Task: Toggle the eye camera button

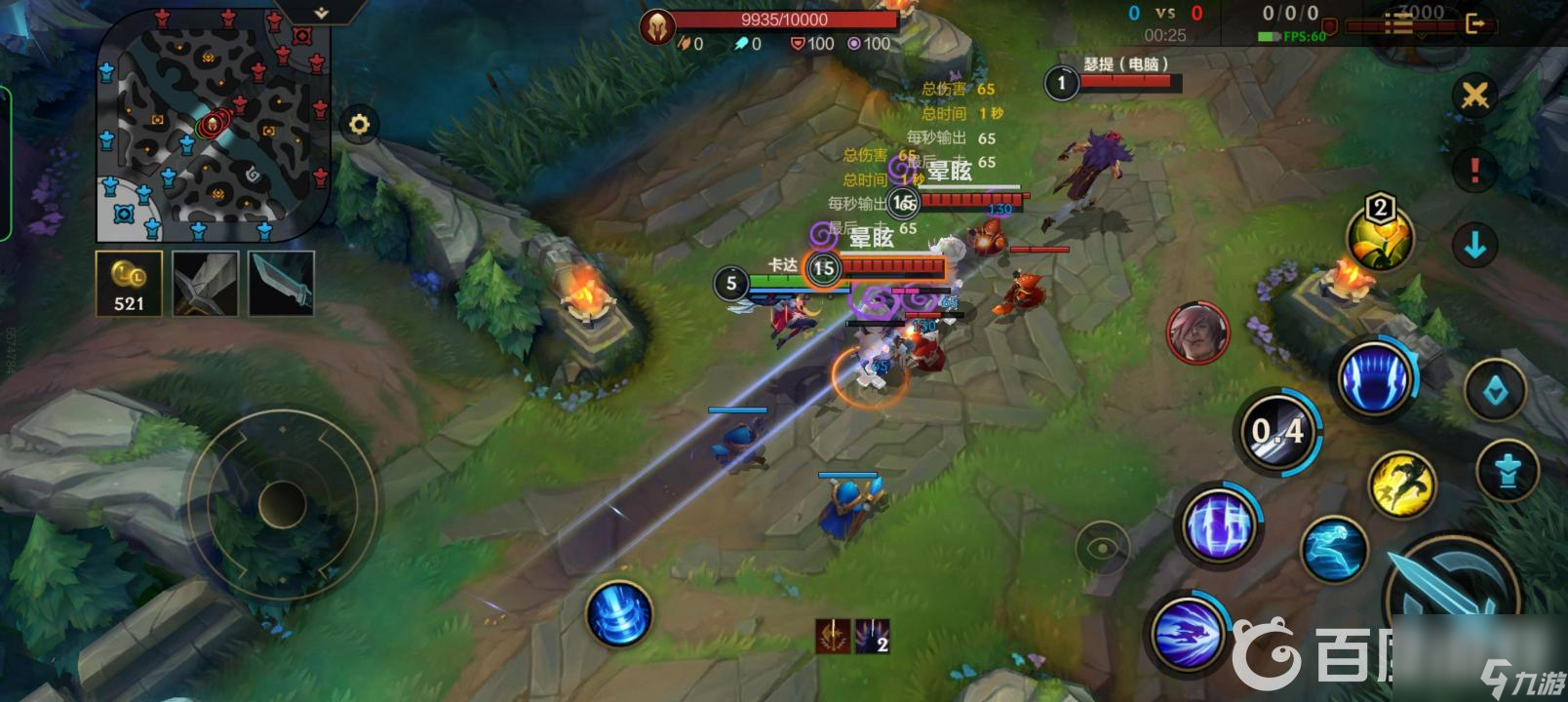Action: point(1102,547)
